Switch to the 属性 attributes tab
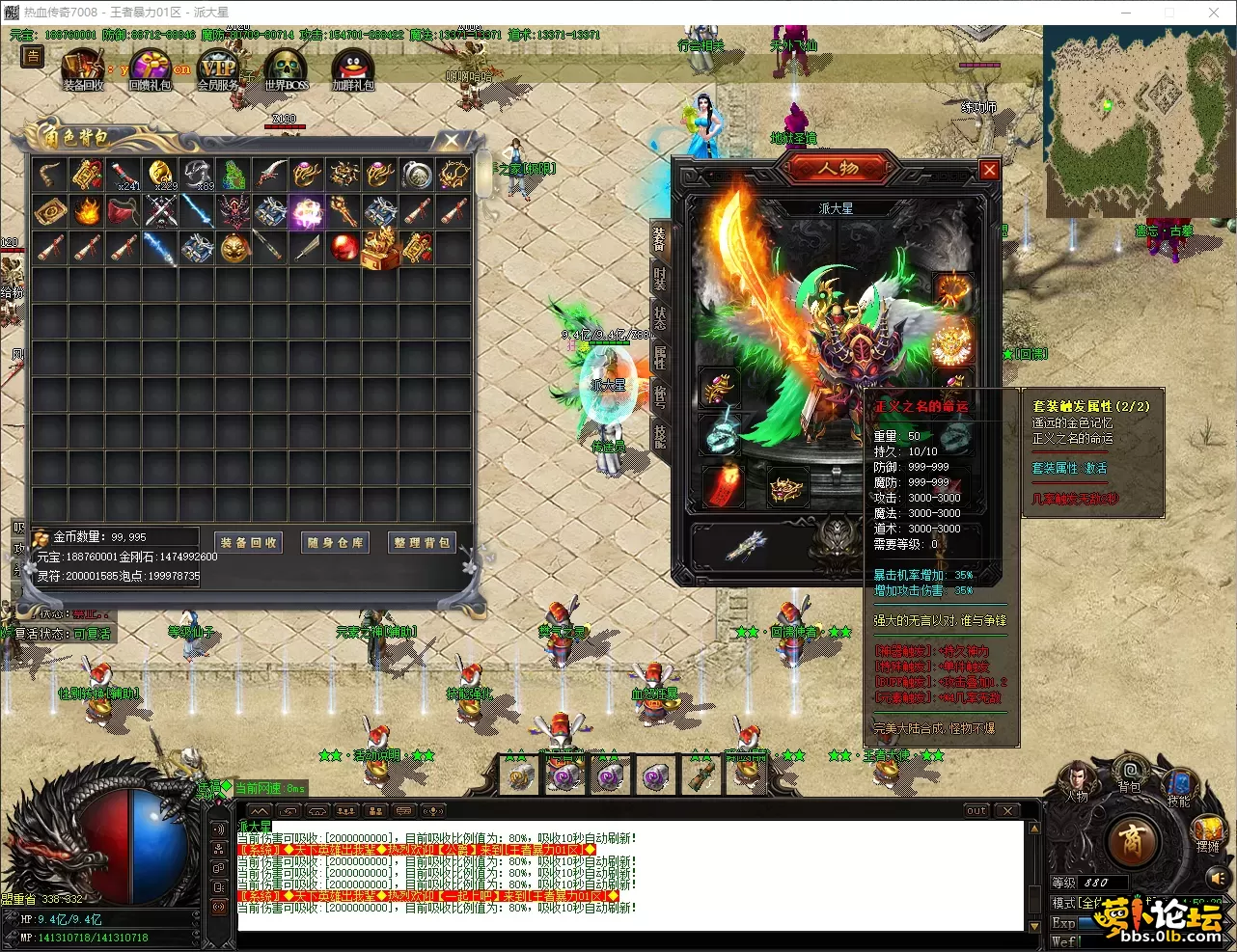The height and width of the screenshot is (952, 1237). click(660, 357)
